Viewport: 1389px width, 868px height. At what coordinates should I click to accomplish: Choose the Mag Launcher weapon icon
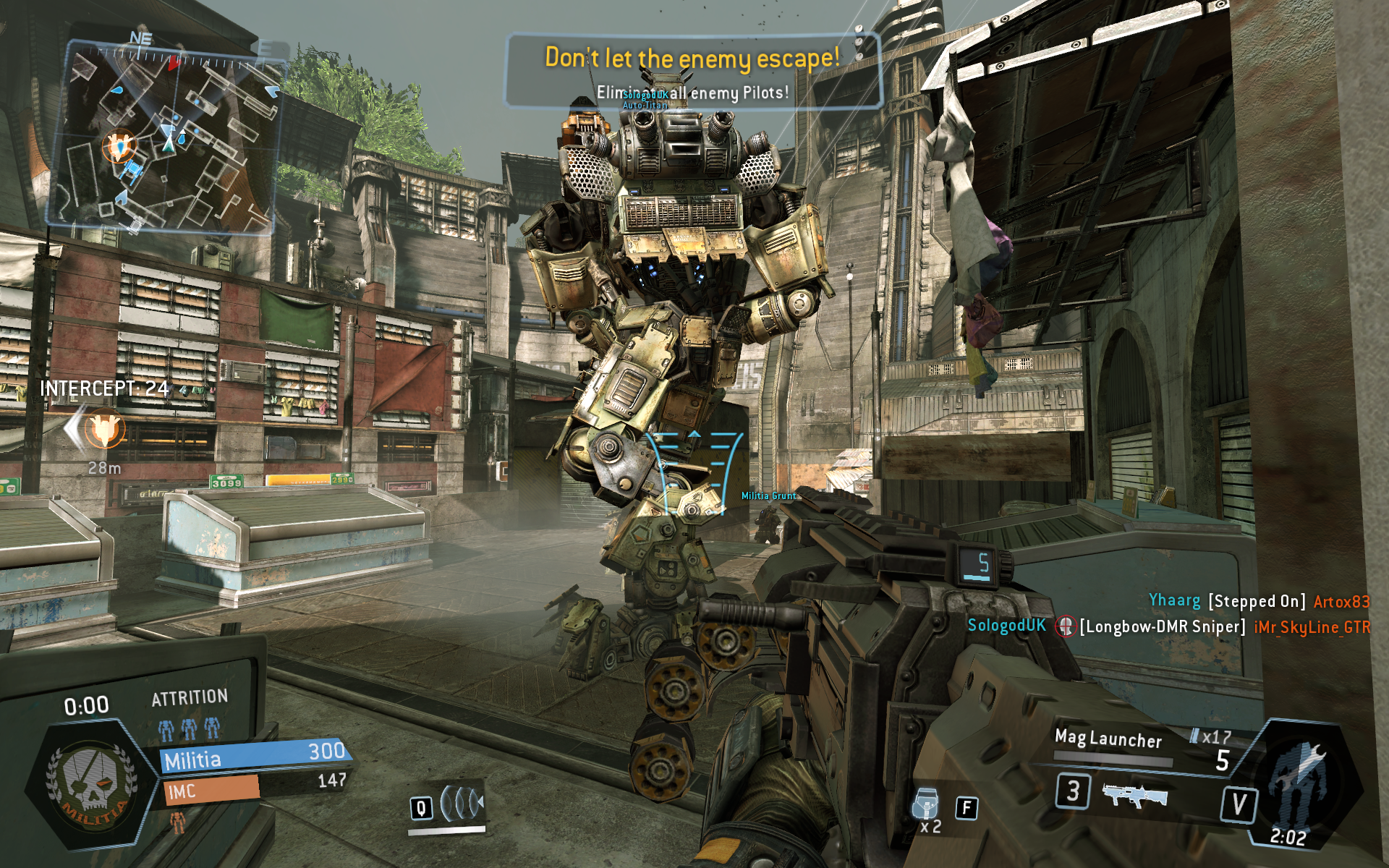coord(1134,795)
